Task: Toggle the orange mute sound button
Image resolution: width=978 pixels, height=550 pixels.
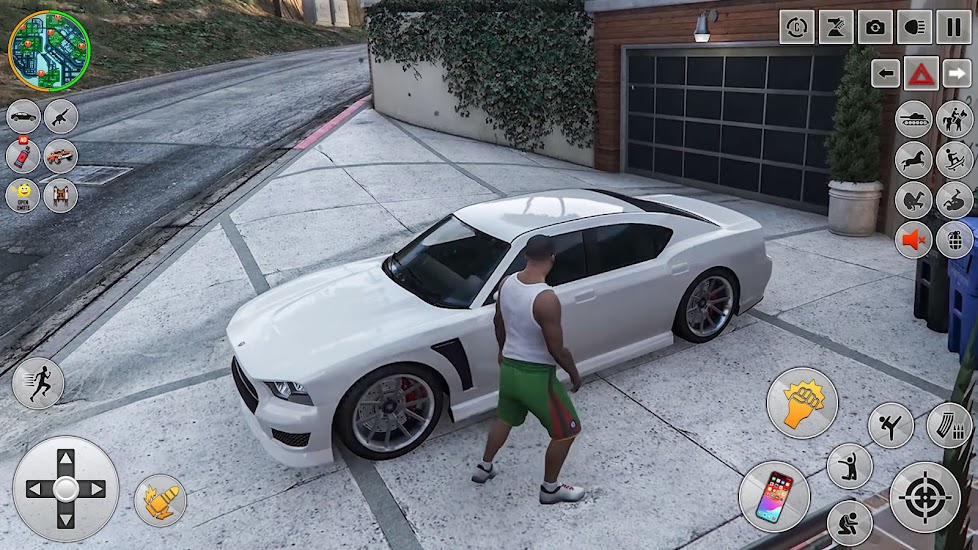Action: pyautogui.click(x=914, y=240)
